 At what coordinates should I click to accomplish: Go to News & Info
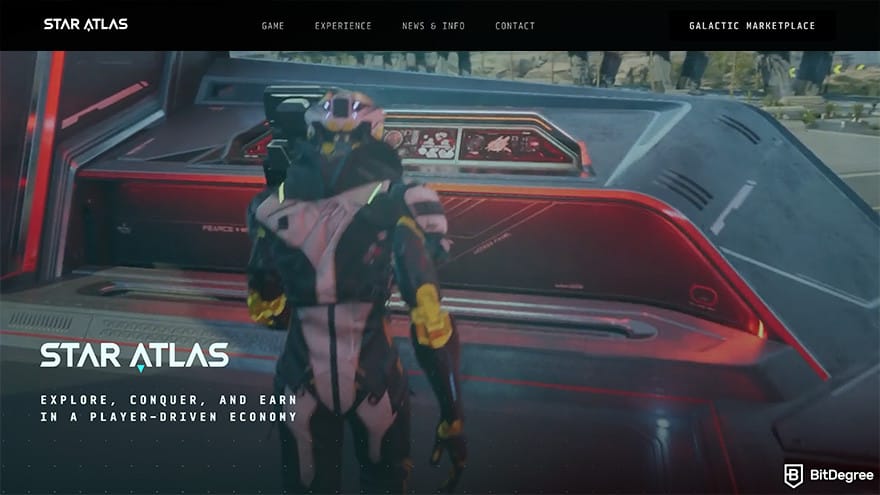pyautogui.click(x=433, y=26)
